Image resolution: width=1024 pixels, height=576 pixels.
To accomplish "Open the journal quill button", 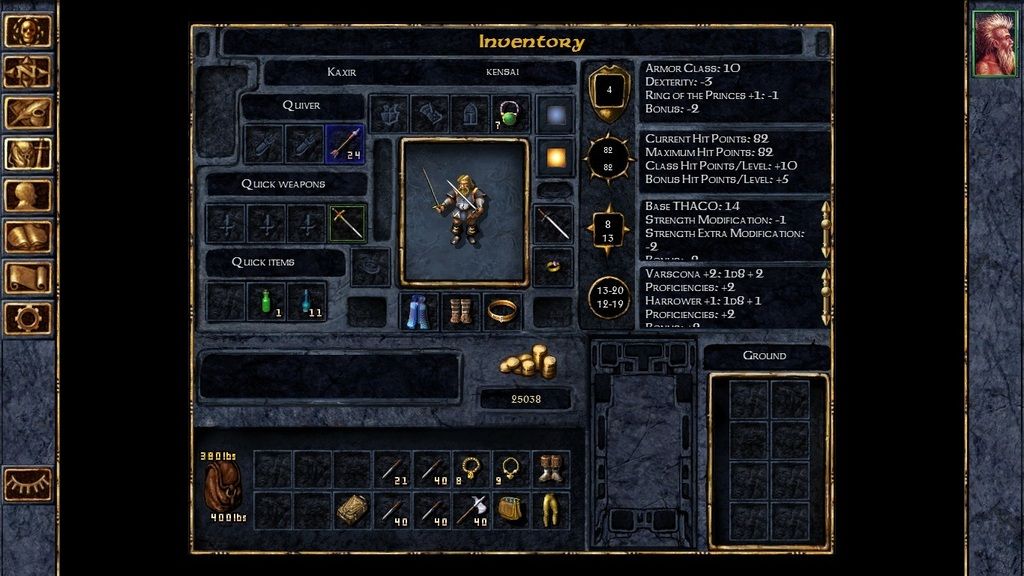I will click(28, 112).
